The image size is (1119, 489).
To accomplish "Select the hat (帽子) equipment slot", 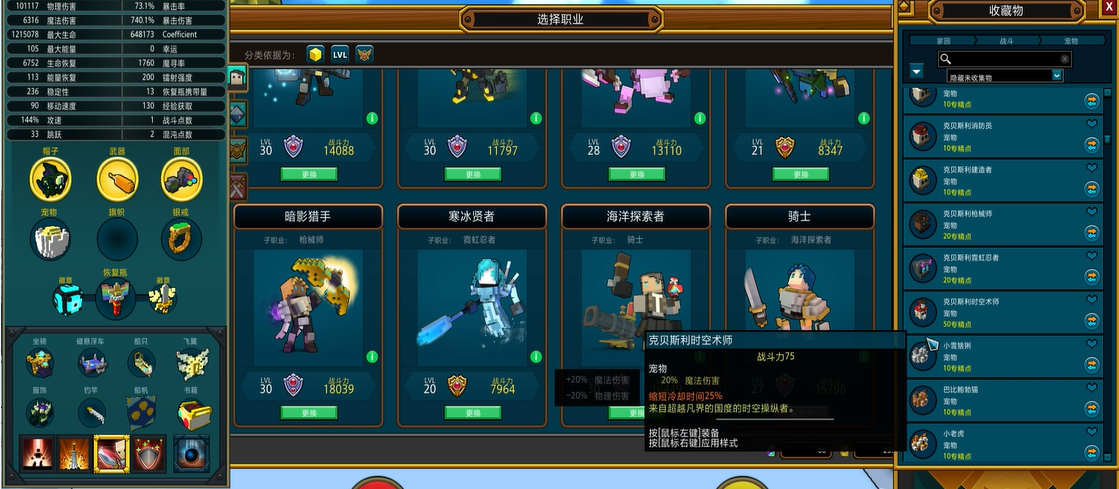I will (52, 180).
